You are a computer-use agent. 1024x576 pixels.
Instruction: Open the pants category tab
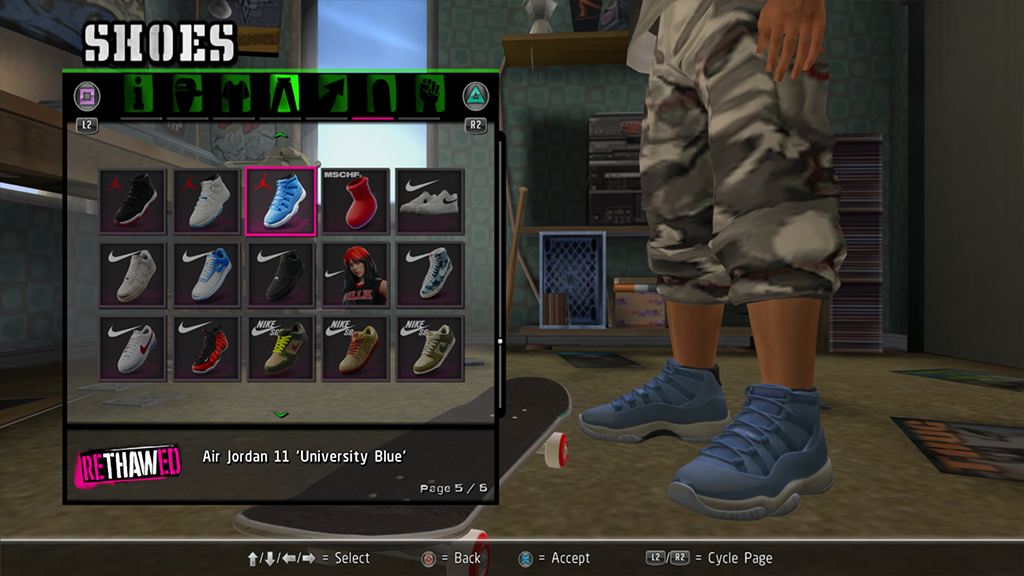pos(281,96)
